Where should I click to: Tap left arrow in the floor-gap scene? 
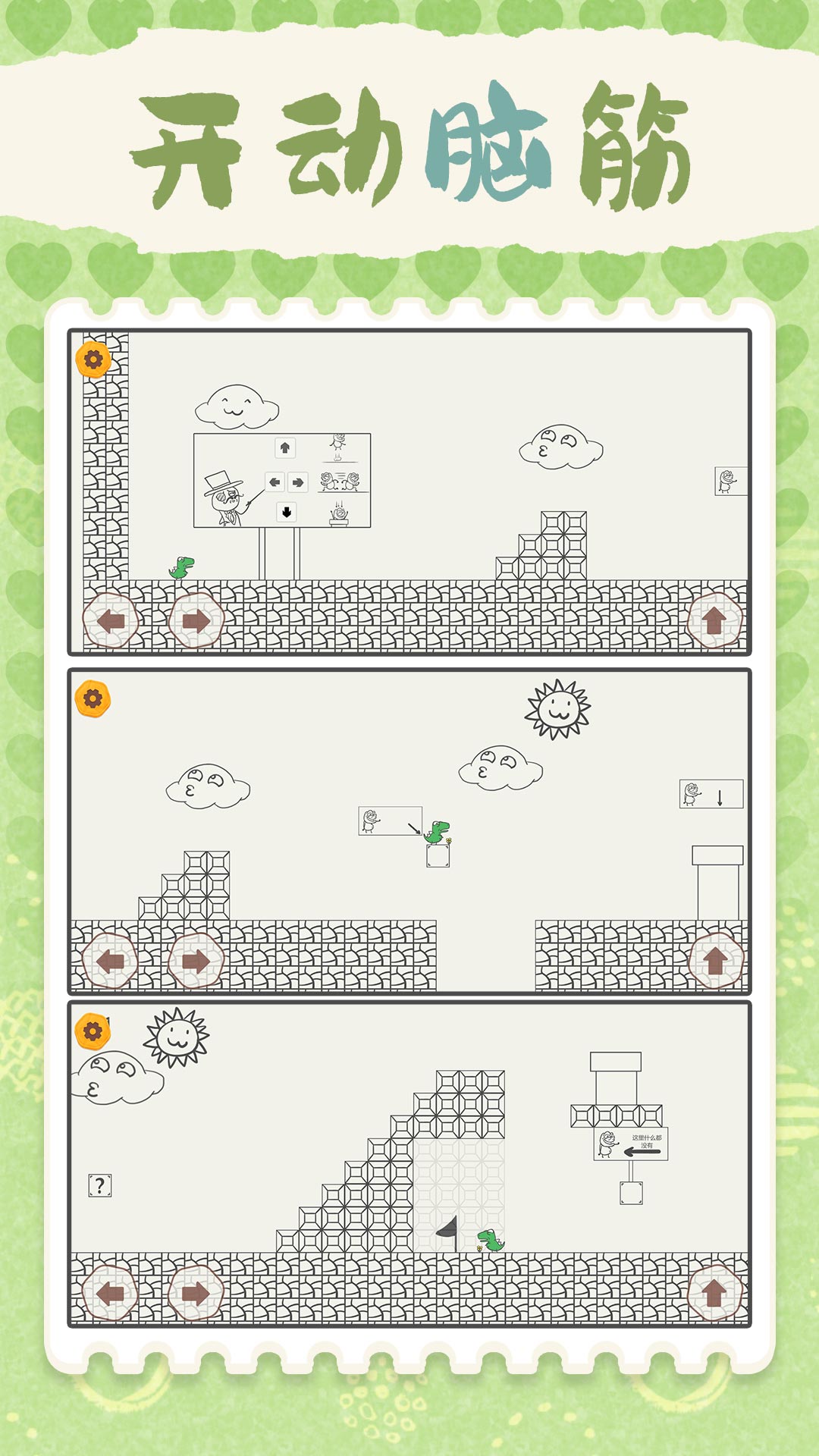pos(111,961)
